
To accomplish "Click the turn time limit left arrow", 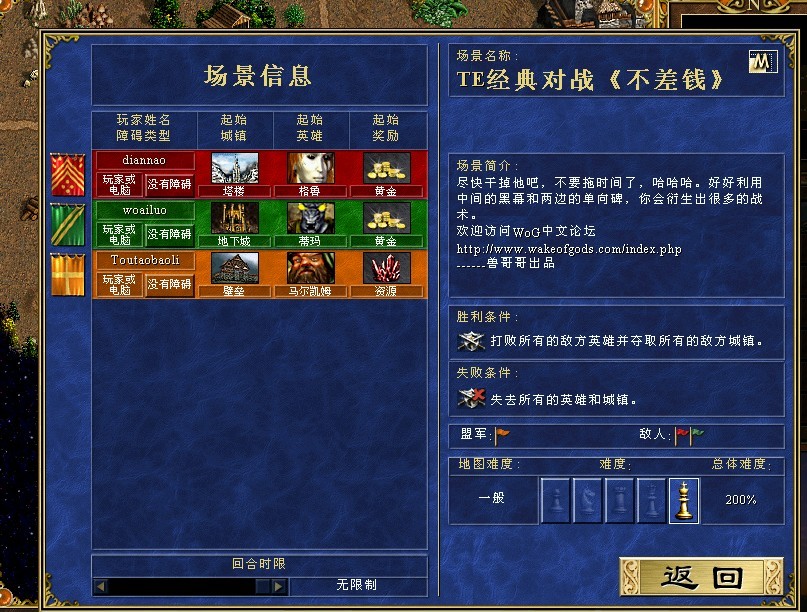I will pos(100,586).
